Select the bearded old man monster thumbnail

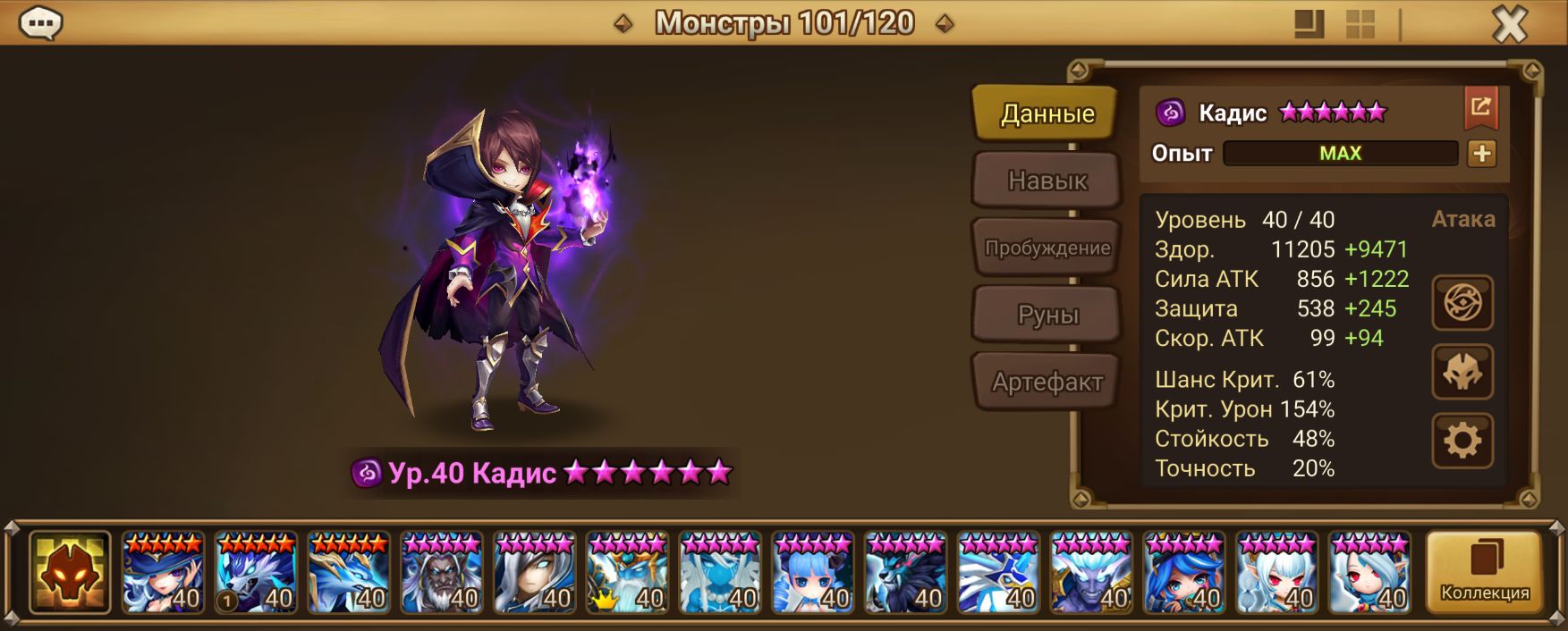[x=442, y=573]
